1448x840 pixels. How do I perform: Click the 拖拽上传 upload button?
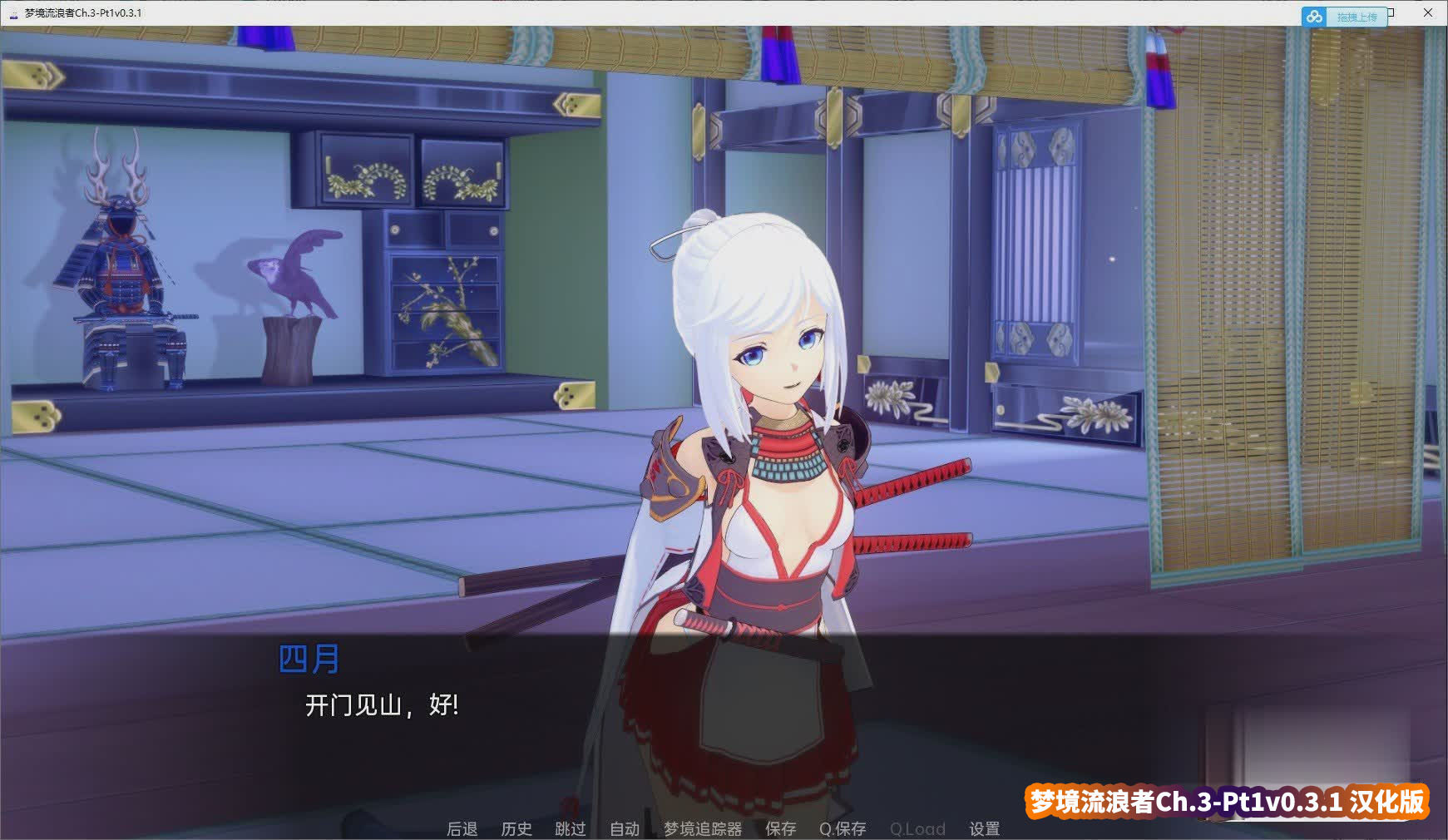point(1356,16)
